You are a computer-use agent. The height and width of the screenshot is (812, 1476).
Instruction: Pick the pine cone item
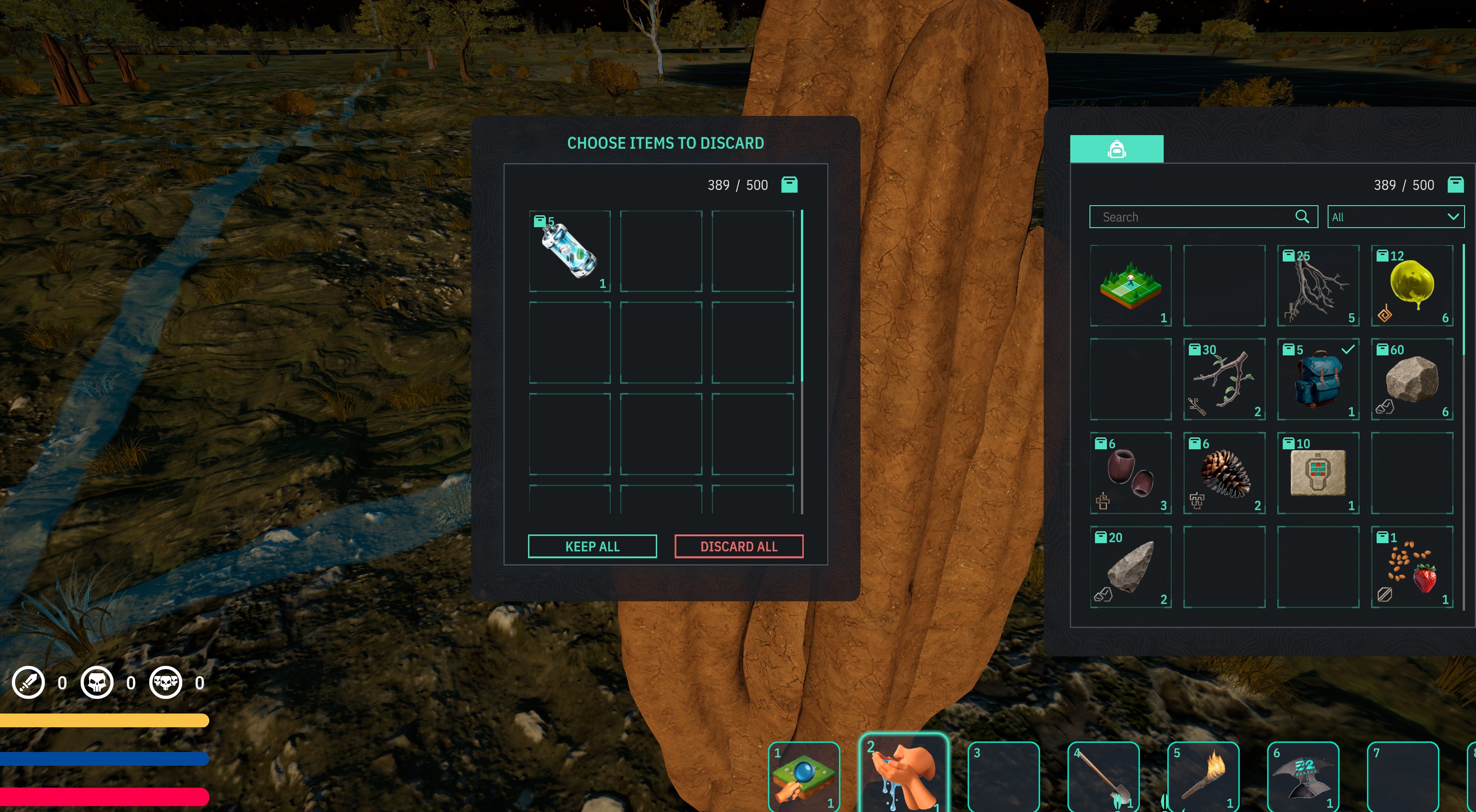click(x=1225, y=474)
